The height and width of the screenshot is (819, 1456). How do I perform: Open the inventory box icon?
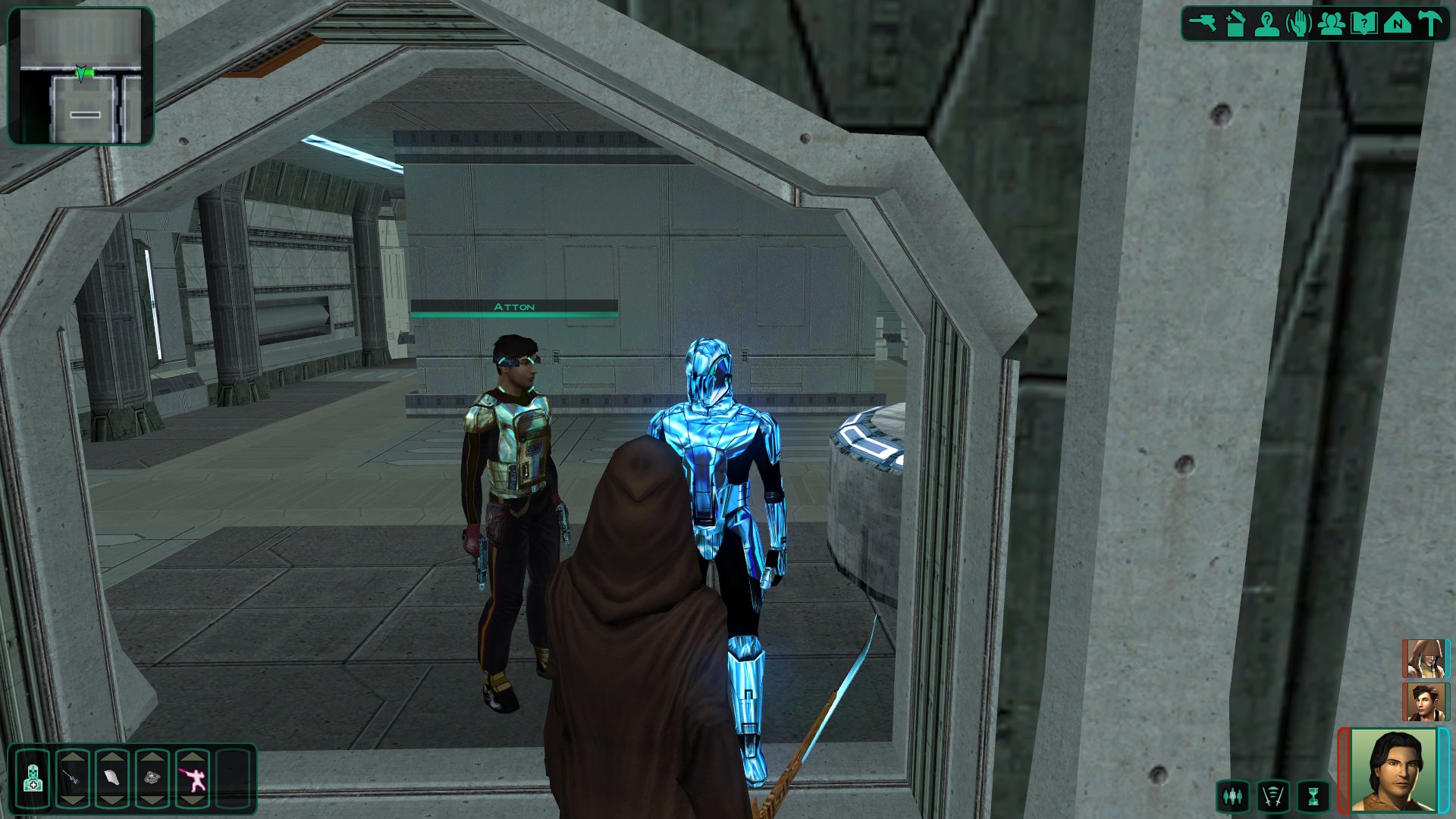coord(1235,24)
